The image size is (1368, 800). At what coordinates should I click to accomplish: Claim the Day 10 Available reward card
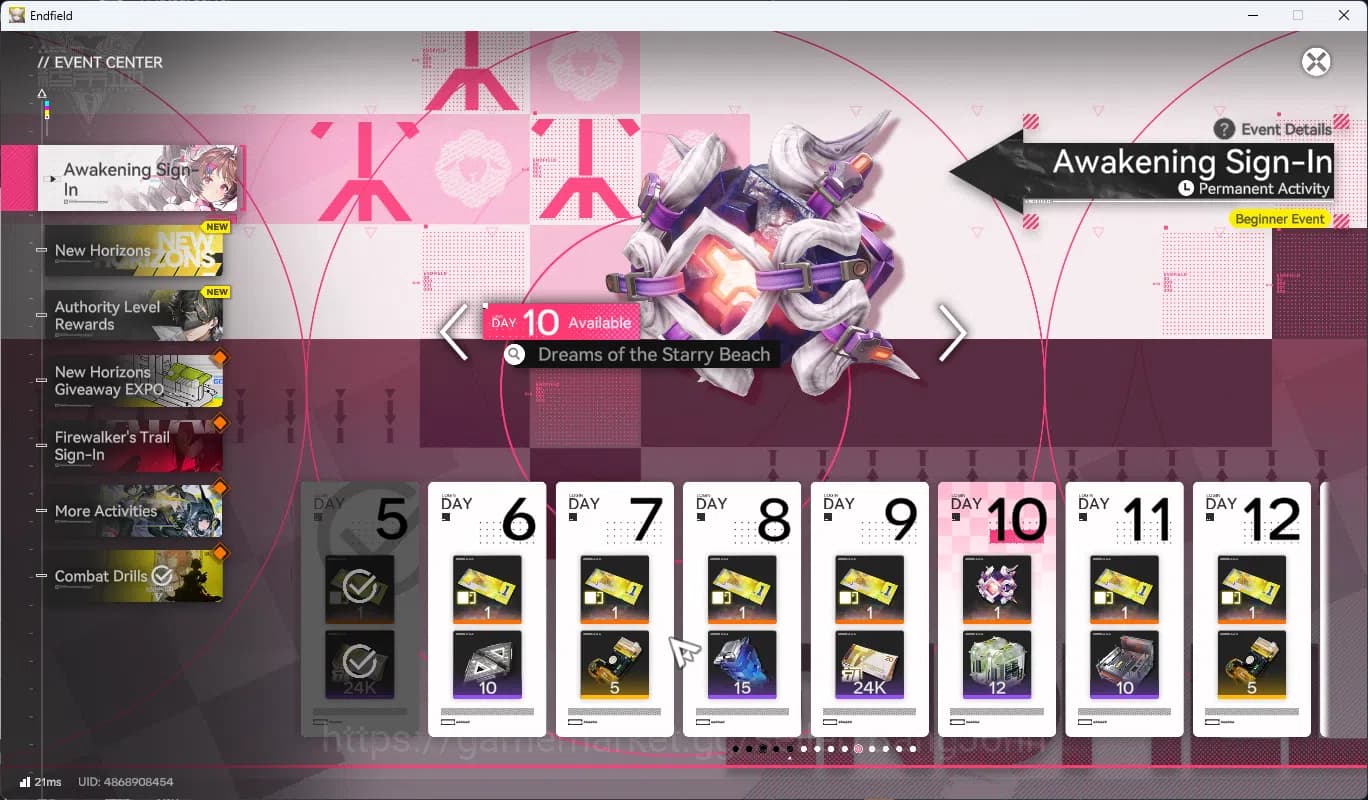click(997, 606)
